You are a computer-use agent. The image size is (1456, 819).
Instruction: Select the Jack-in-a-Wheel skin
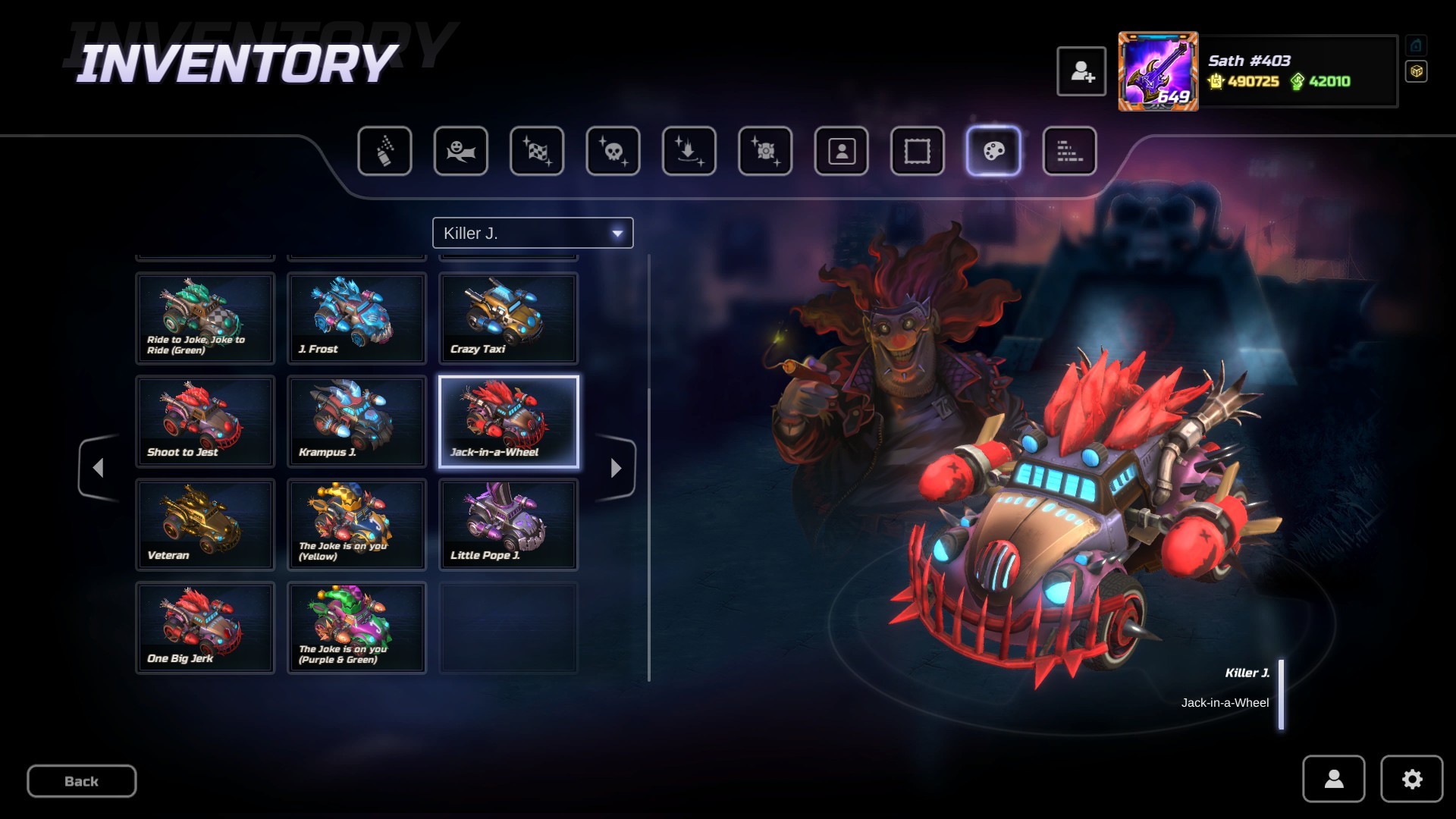(507, 422)
